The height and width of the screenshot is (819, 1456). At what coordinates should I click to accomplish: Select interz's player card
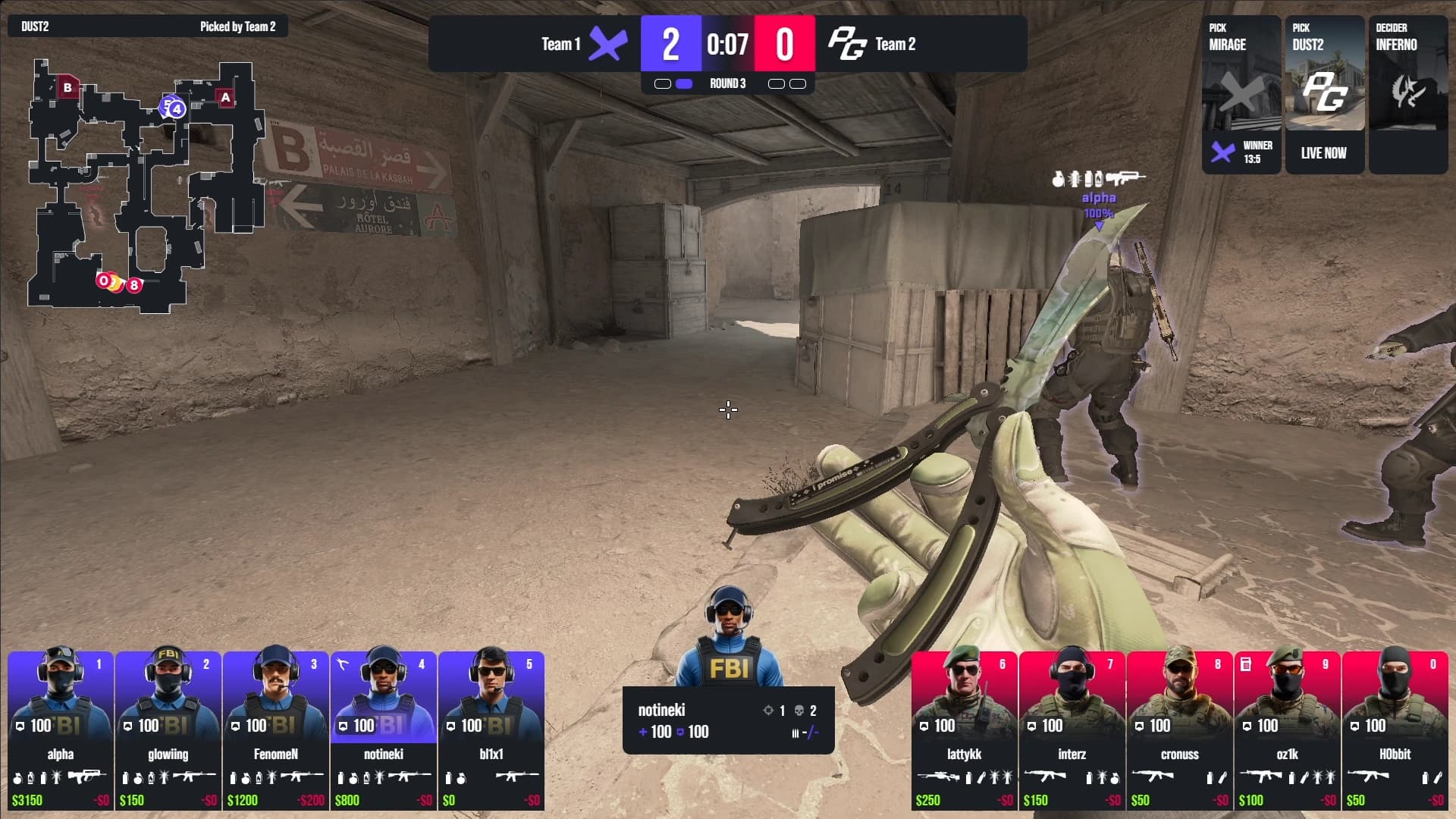coord(1072,730)
